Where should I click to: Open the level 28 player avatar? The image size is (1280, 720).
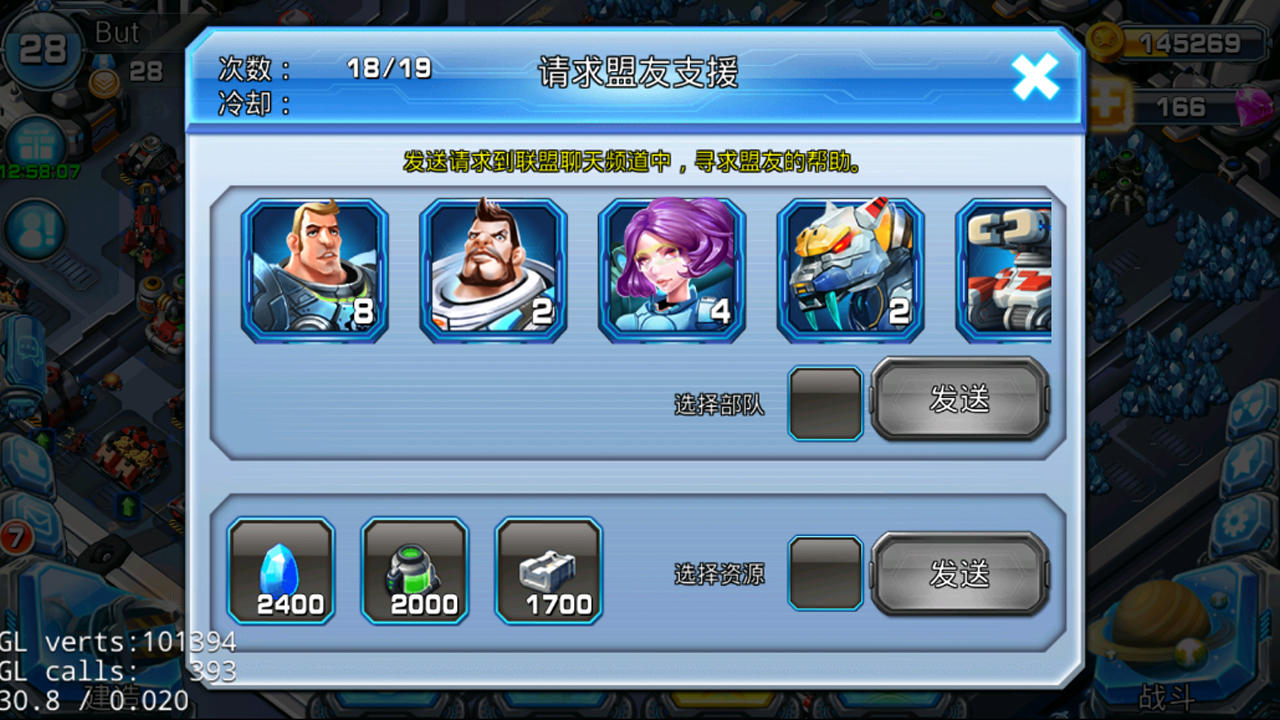tap(42, 46)
